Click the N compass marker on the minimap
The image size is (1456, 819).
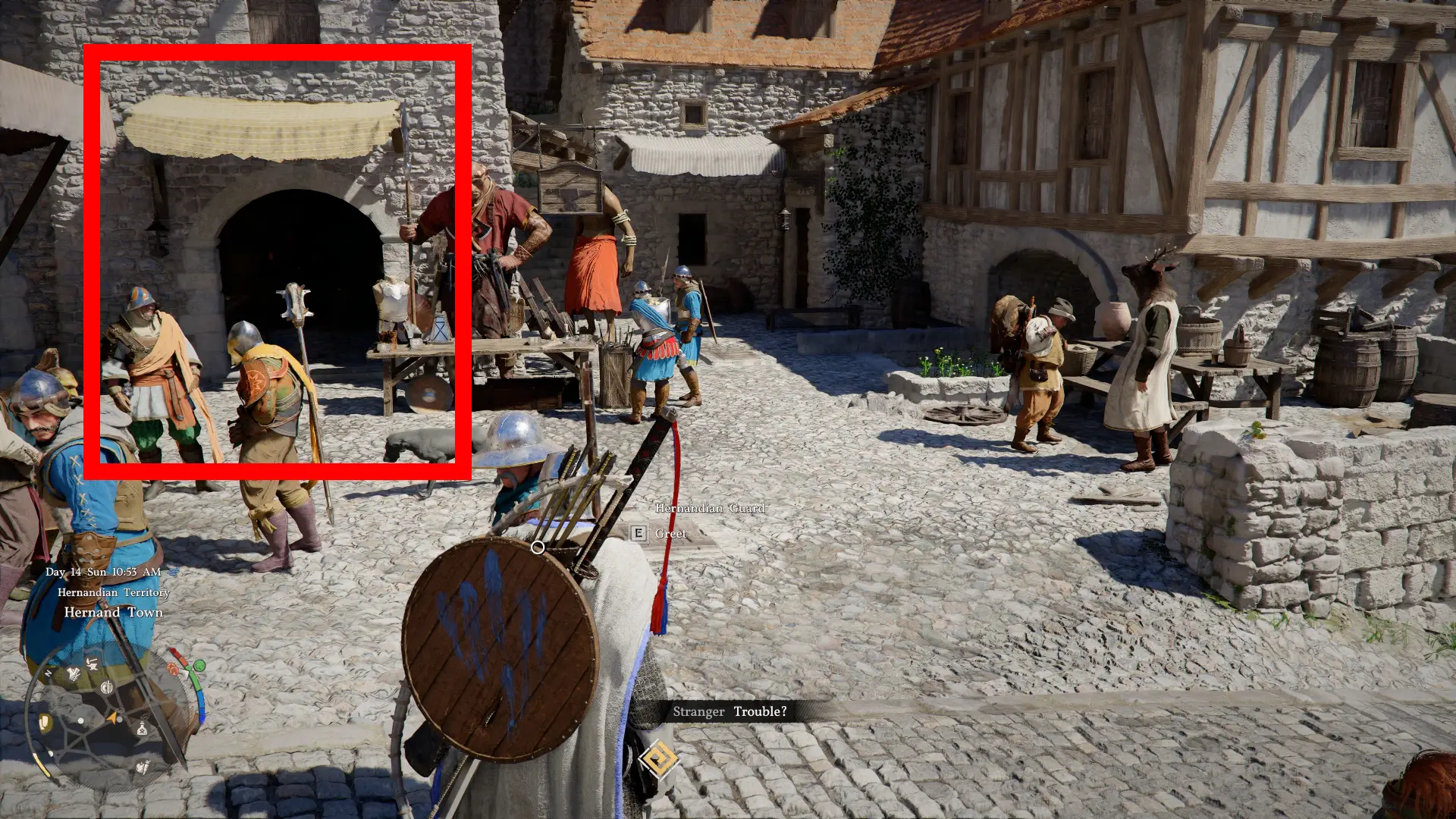[x=48, y=672]
